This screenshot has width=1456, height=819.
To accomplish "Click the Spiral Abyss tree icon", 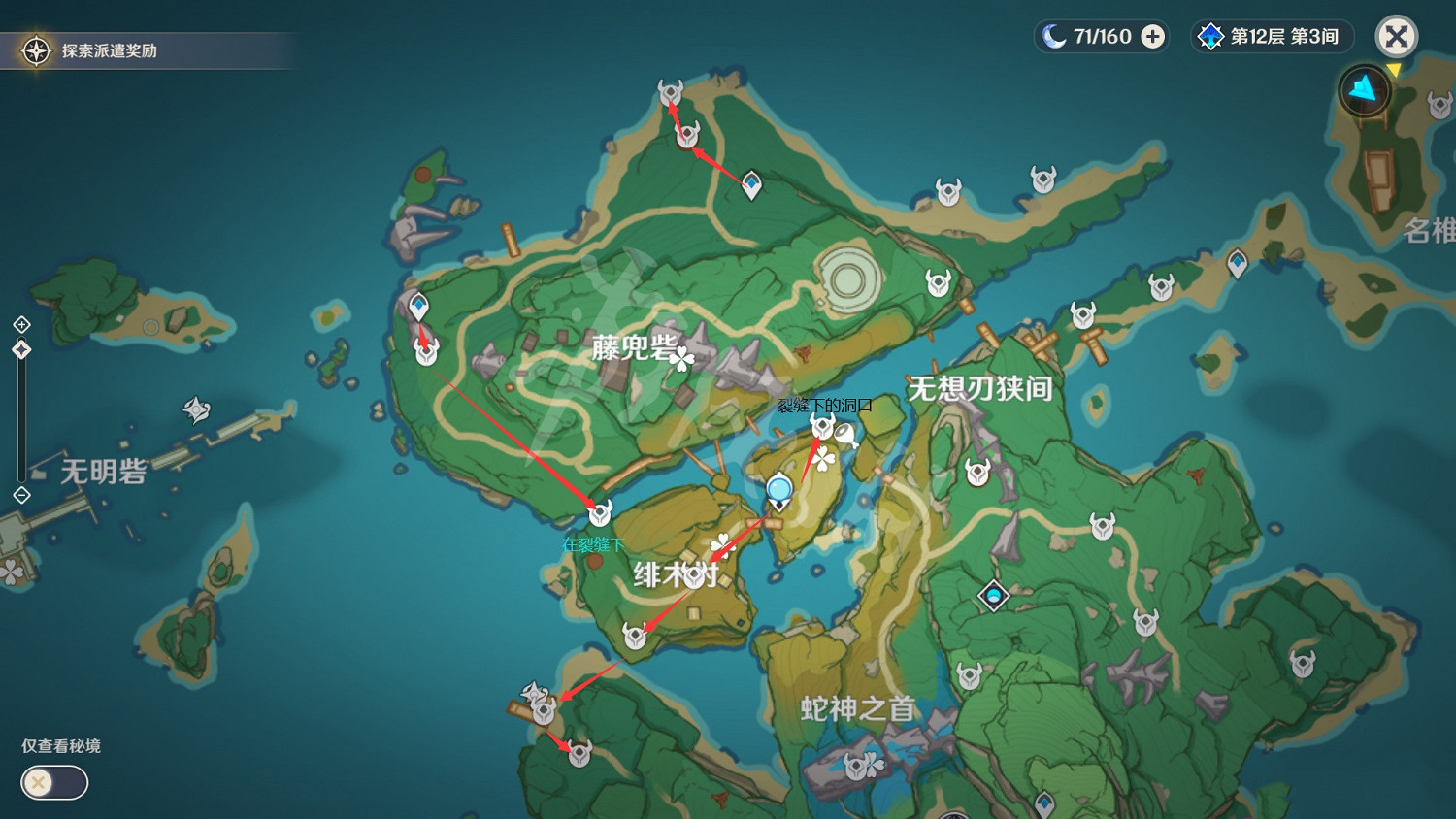I will coord(1208,36).
